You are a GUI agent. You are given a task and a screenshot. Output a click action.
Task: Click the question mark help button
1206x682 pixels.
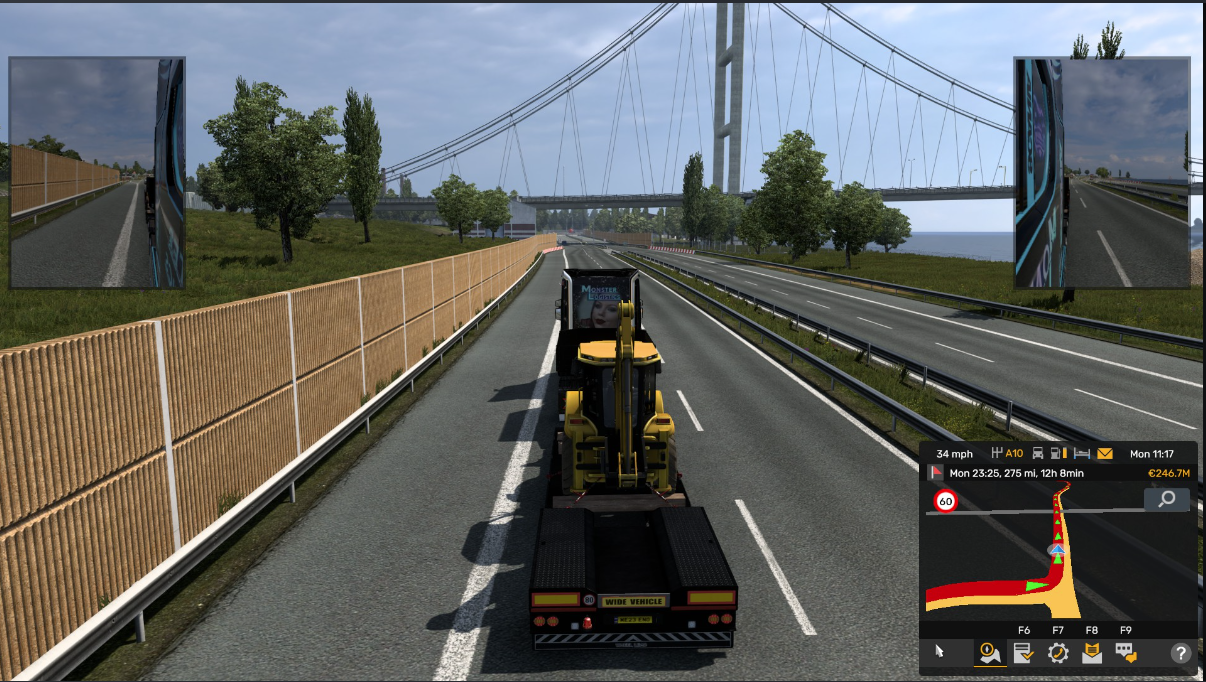[x=1182, y=654]
